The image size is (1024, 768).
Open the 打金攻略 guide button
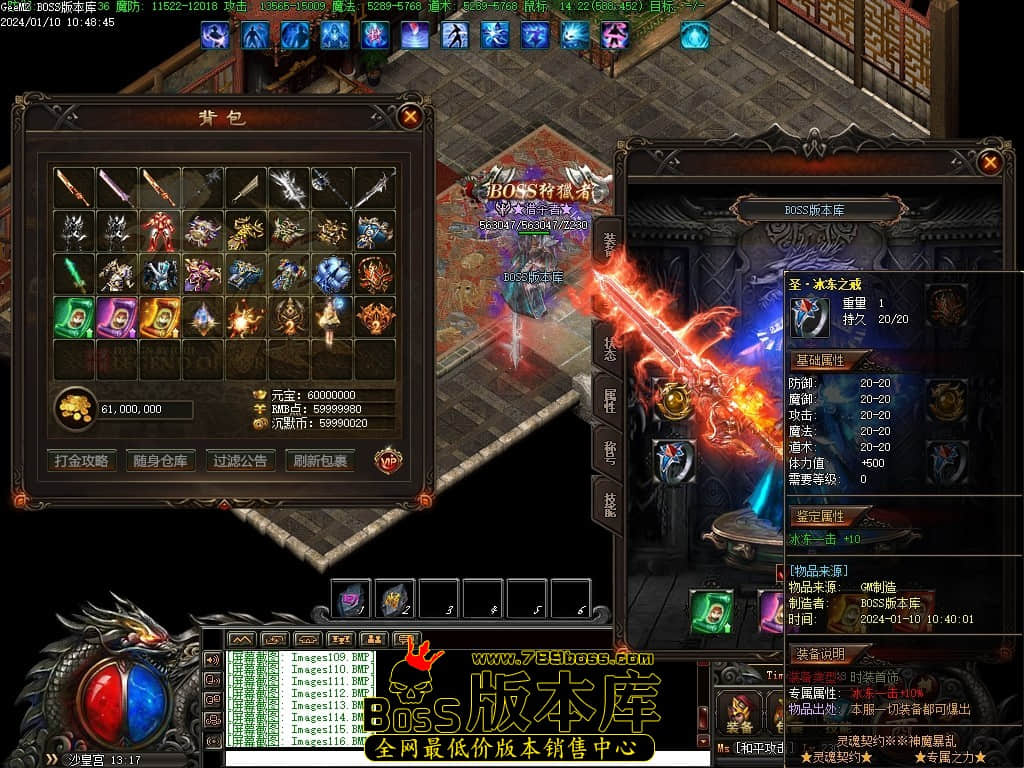tap(81, 461)
